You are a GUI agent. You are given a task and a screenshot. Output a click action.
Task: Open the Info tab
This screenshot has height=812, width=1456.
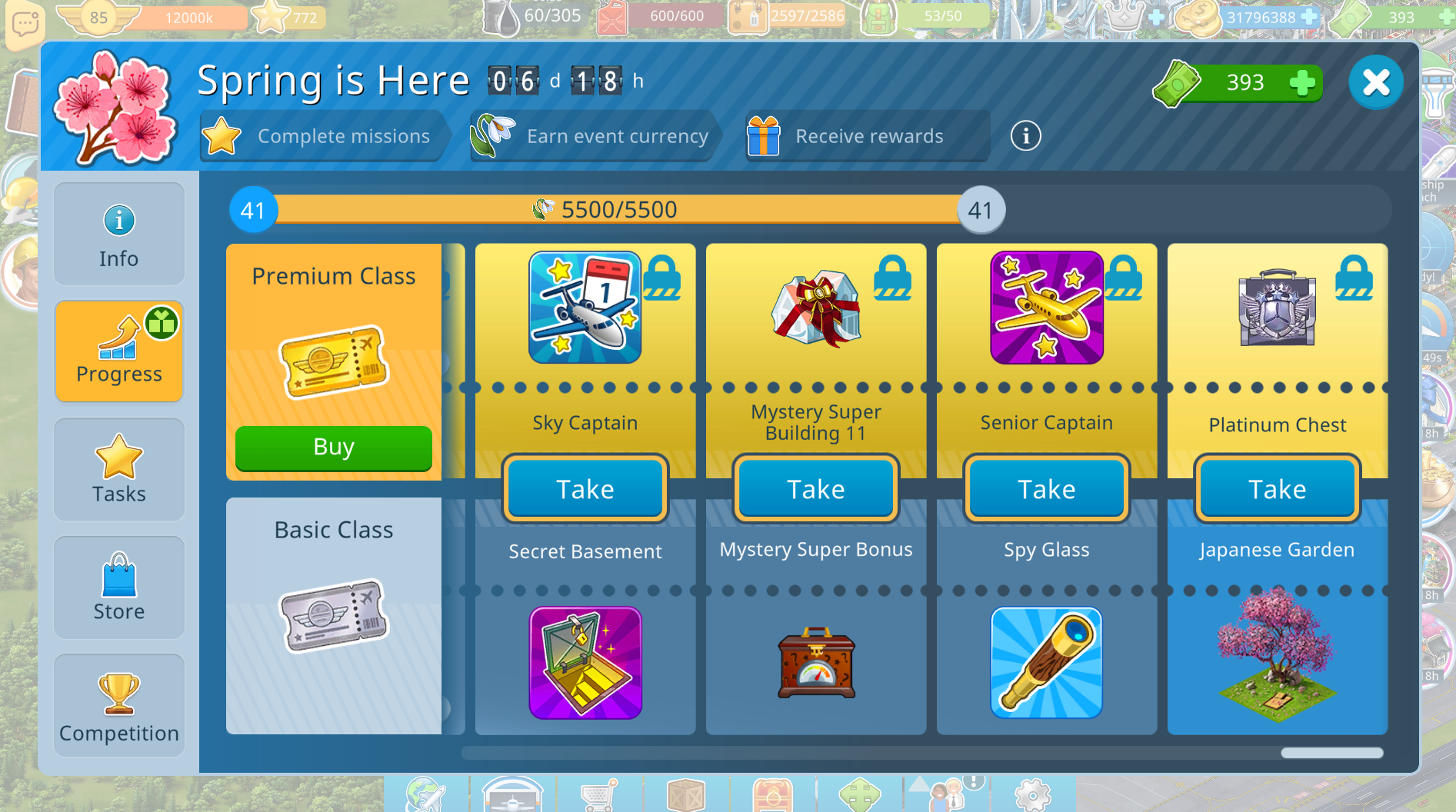click(119, 235)
